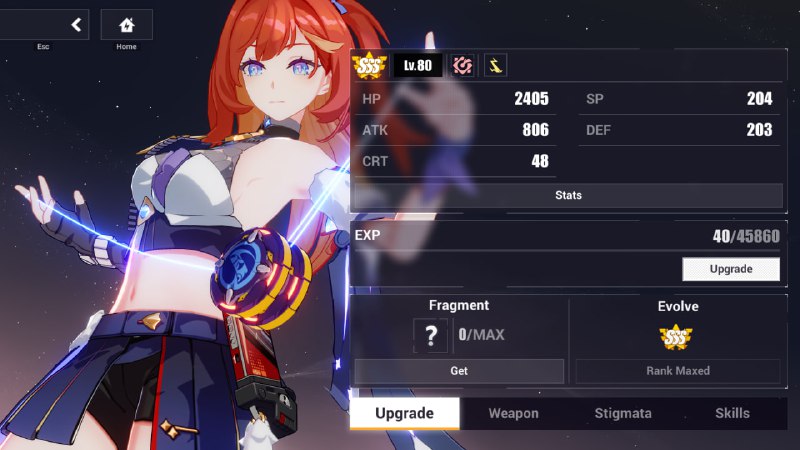Open the detailed Stats panel
This screenshot has height=450, width=800.
(568, 195)
